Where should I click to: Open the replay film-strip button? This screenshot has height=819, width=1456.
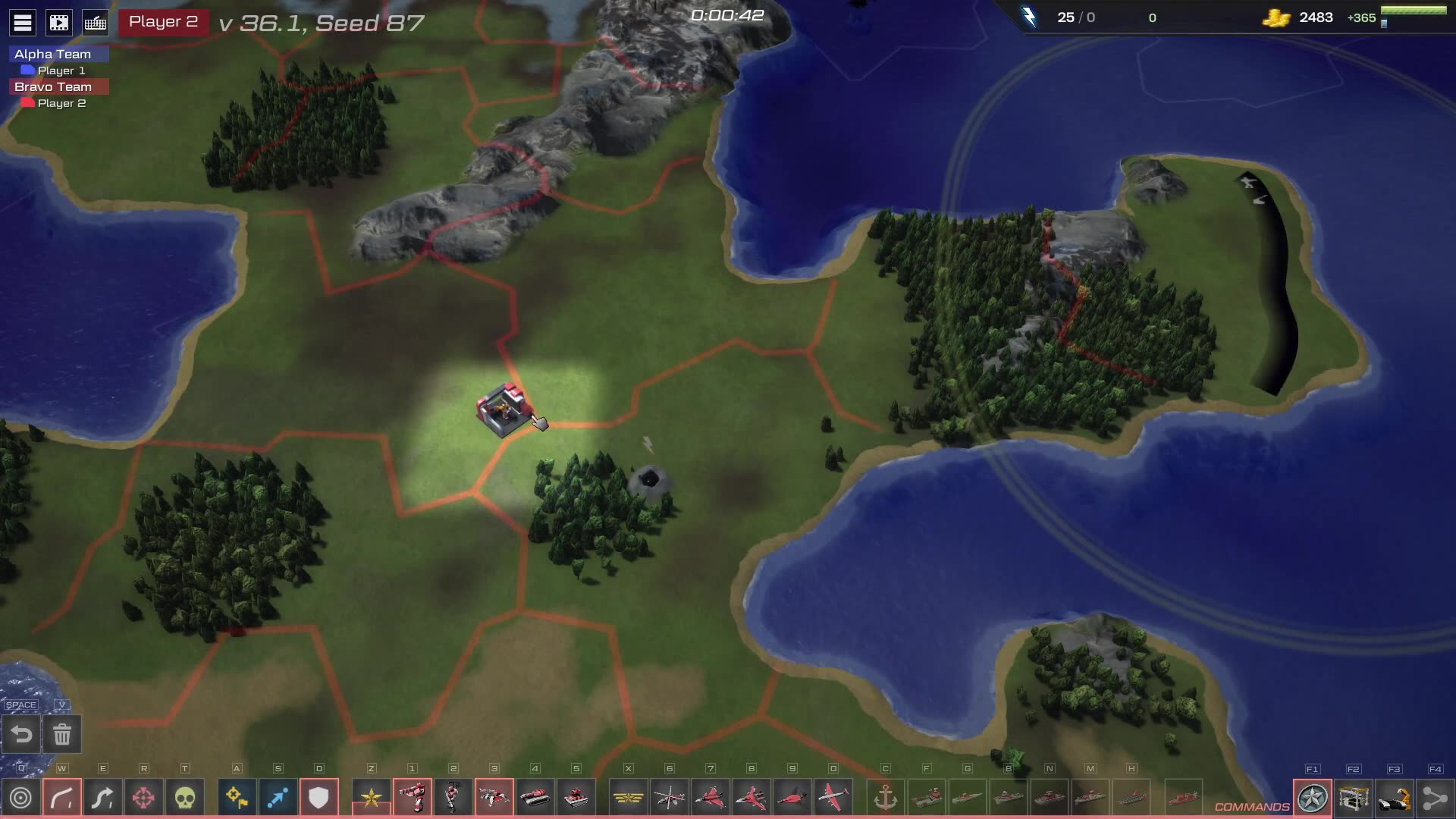point(59,23)
